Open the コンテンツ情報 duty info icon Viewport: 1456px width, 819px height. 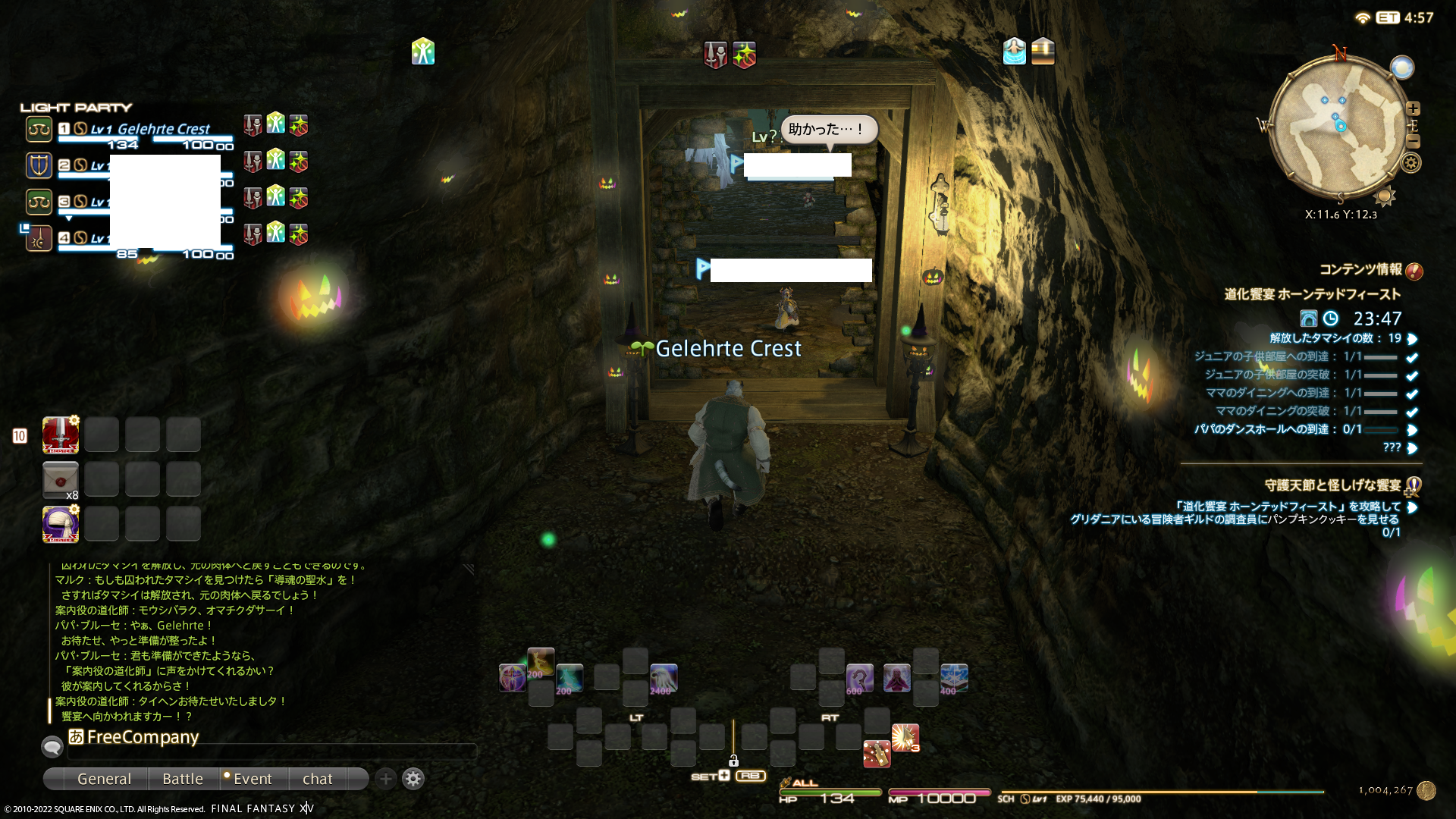[1414, 271]
